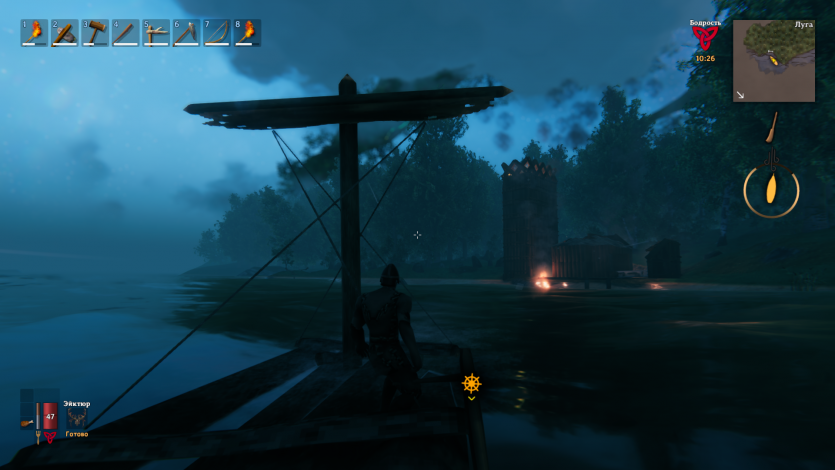Click the cooked meat food slot

click(x=27, y=423)
